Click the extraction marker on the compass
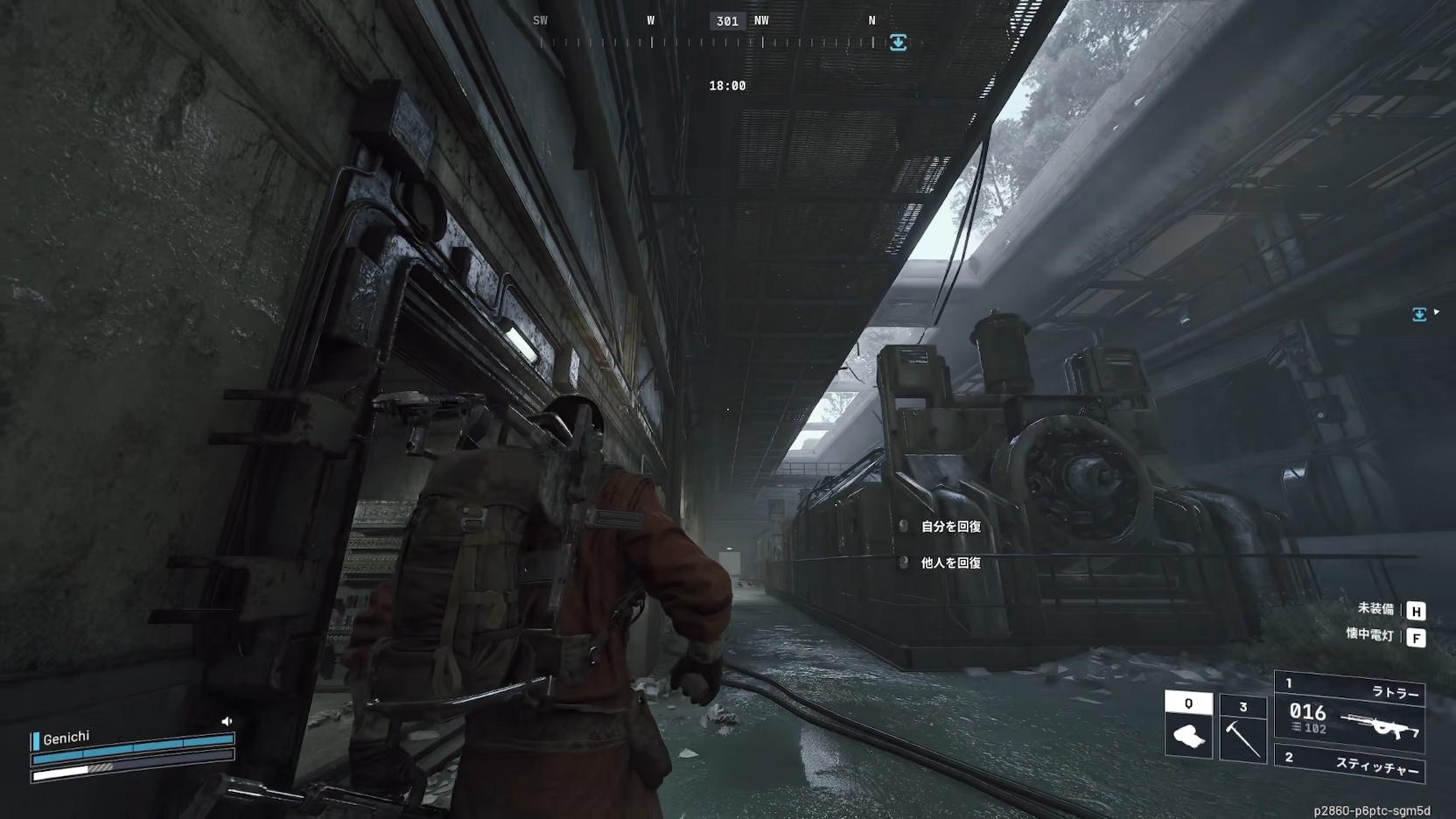The image size is (1456, 819). (x=898, y=43)
